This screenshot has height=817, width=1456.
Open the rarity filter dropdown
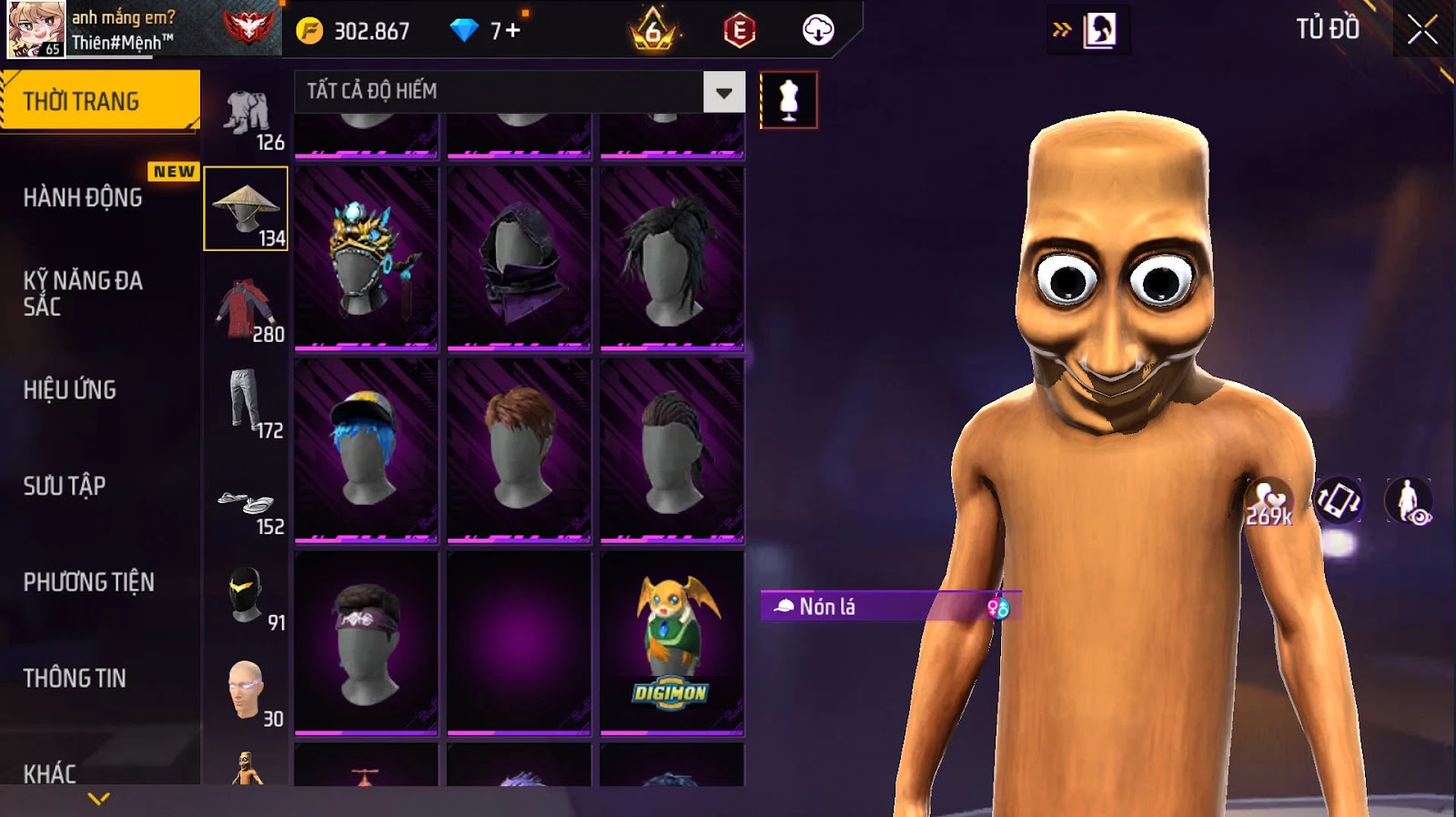click(723, 92)
